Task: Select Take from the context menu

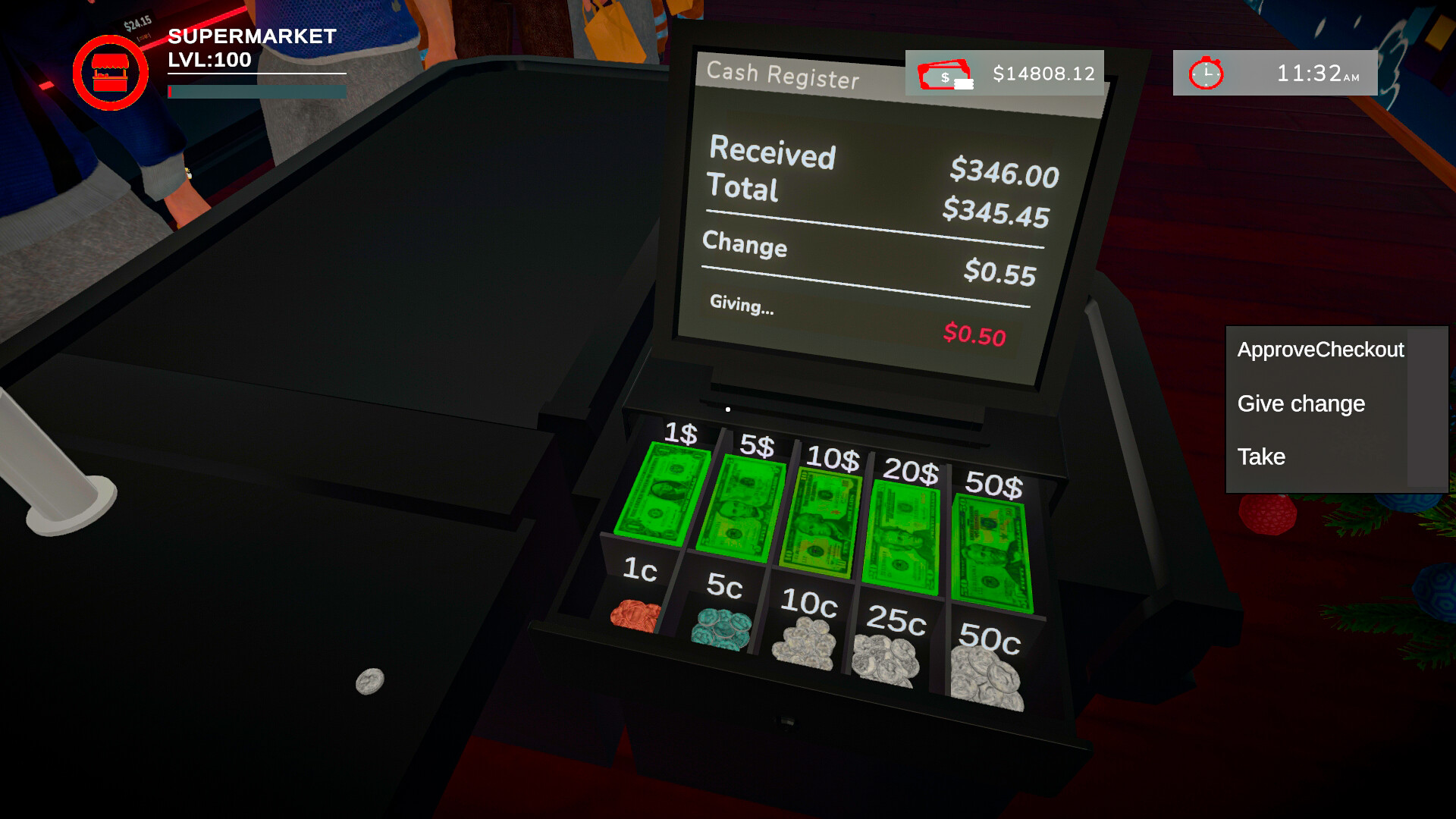Action: (x=1260, y=457)
